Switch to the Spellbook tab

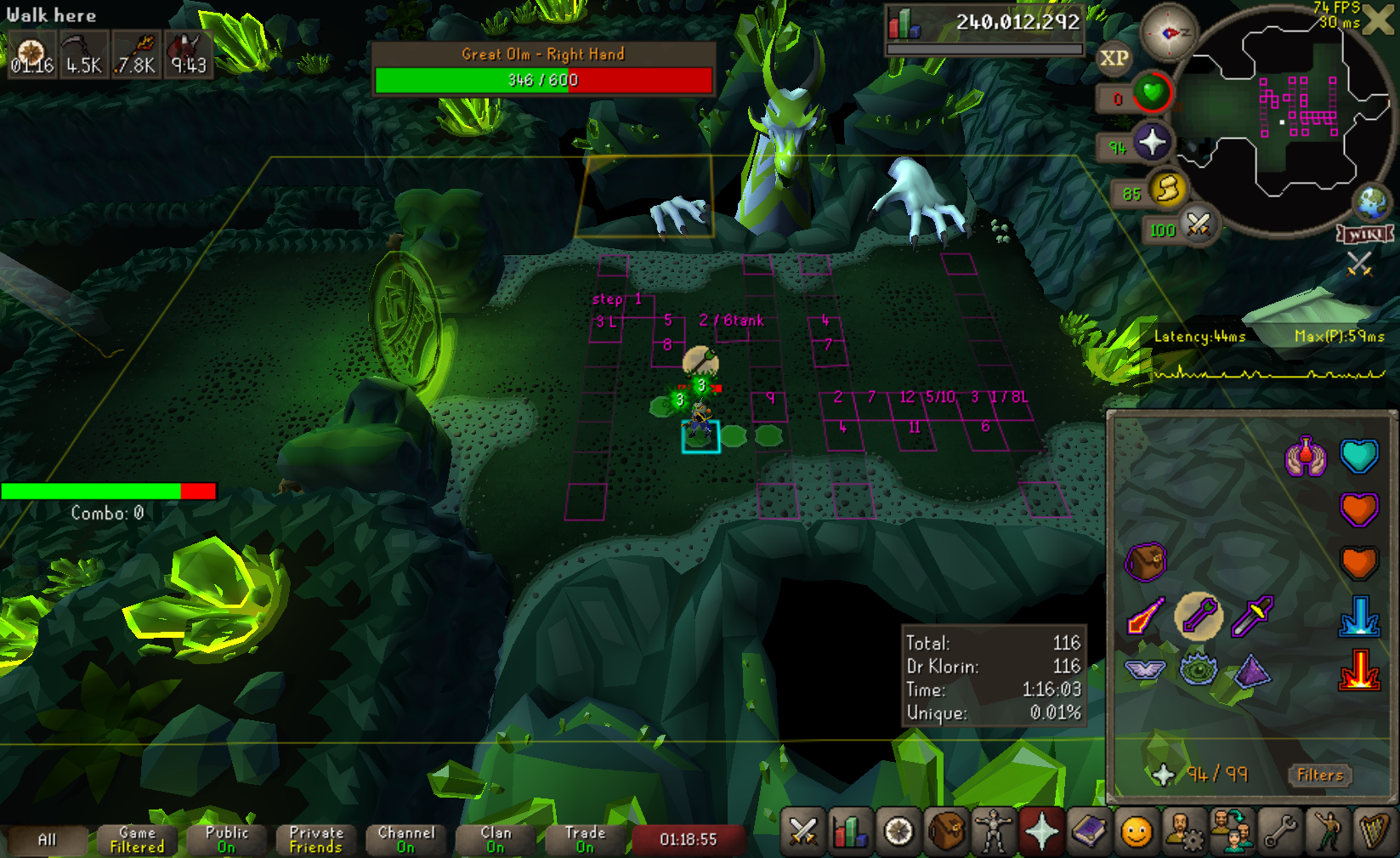pyautogui.click(x=1089, y=831)
